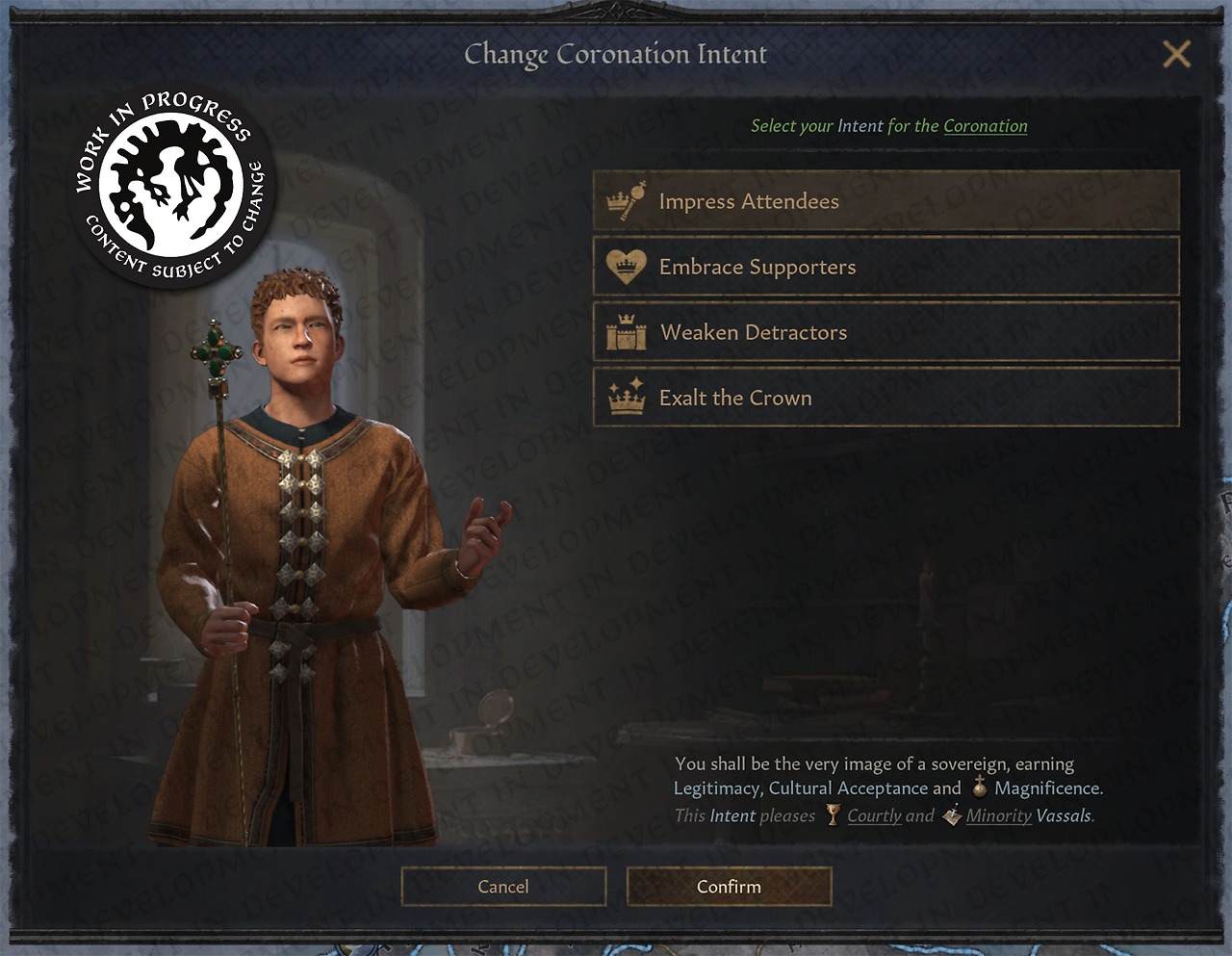Click the Legitimacy keyword in the description
The image size is (1232, 956).
[x=716, y=788]
